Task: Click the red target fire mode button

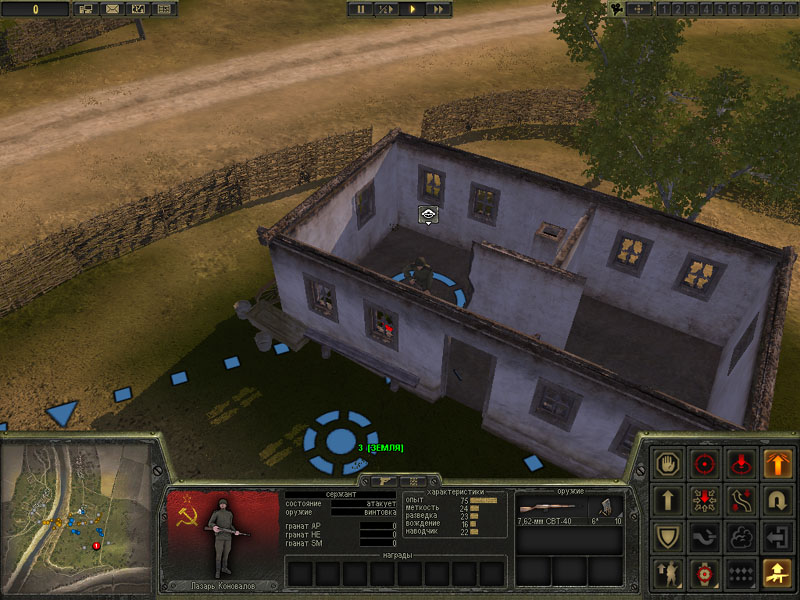Action: [704, 572]
